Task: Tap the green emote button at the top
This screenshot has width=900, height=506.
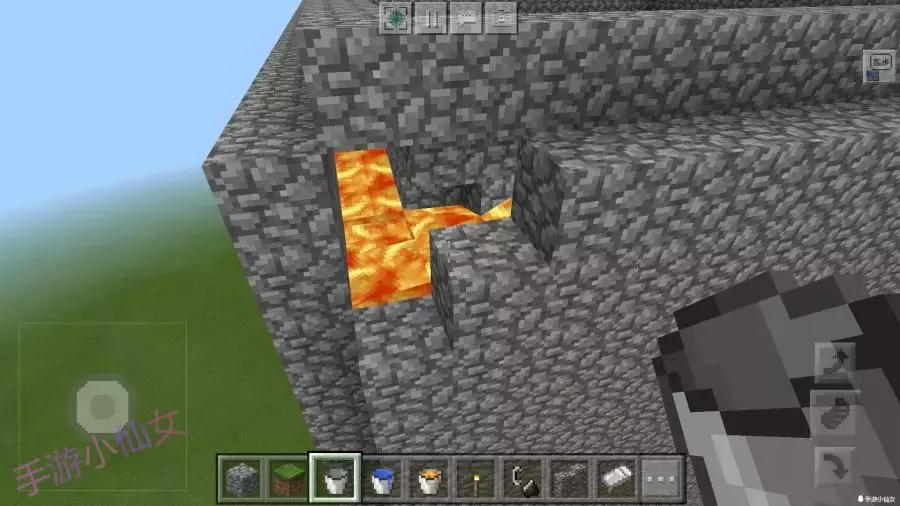Action: point(396,17)
